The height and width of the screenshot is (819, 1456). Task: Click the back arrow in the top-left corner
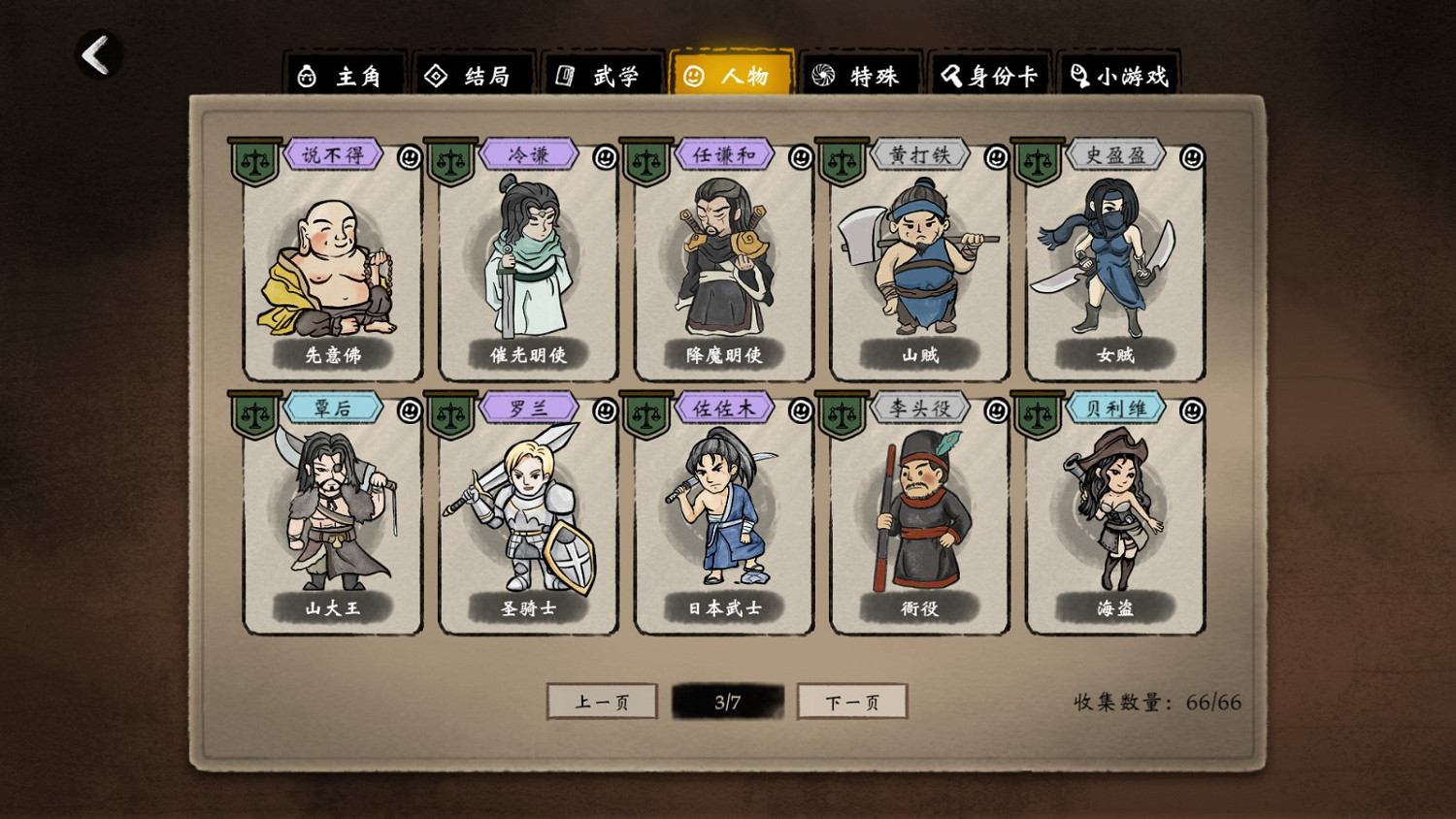(x=93, y=55)
